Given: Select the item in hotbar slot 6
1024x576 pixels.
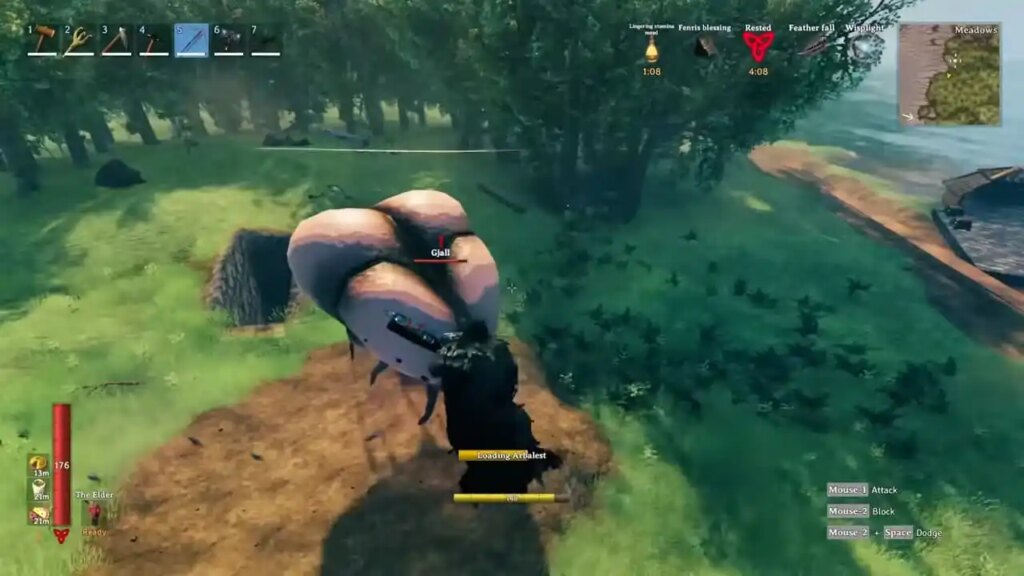Looking at the screenshot, I should pyautogui.click(x=228, y=40).
